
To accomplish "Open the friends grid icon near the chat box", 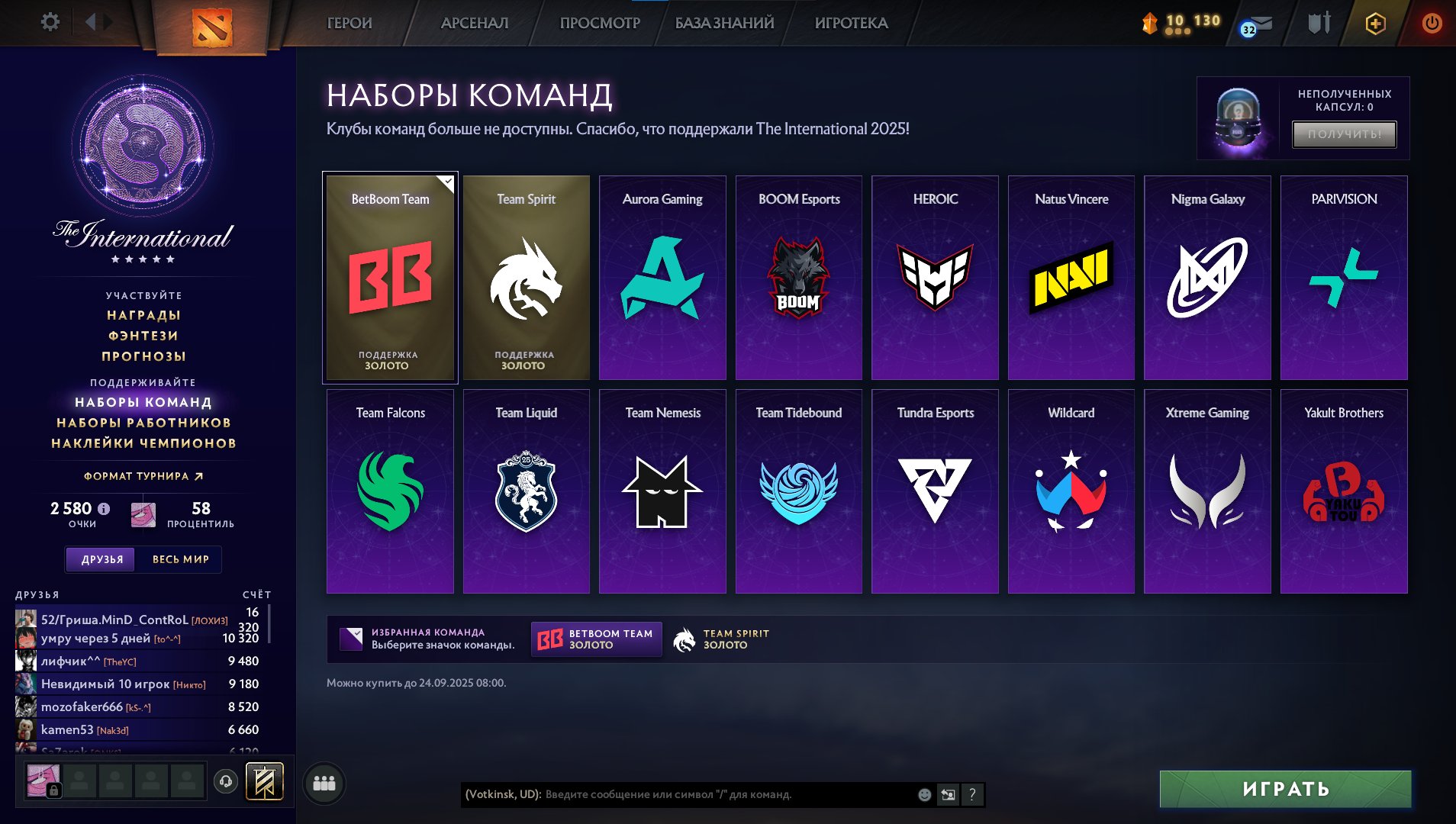I will (324, 782).
